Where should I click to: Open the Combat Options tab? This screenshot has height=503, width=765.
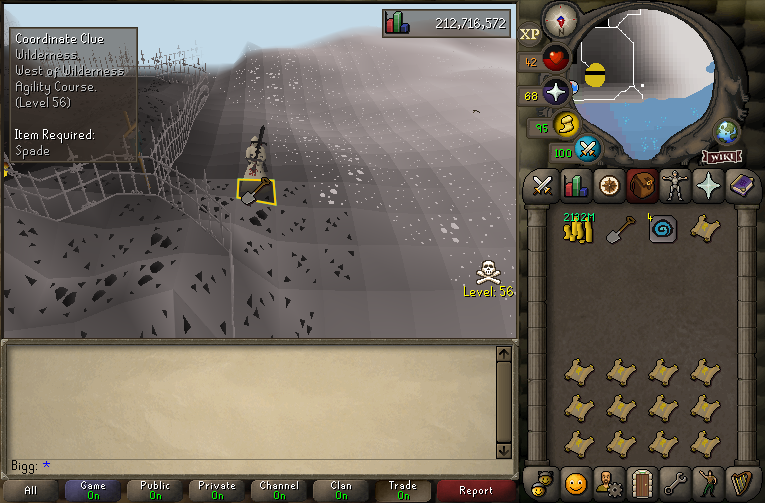(x=543, y=186)
